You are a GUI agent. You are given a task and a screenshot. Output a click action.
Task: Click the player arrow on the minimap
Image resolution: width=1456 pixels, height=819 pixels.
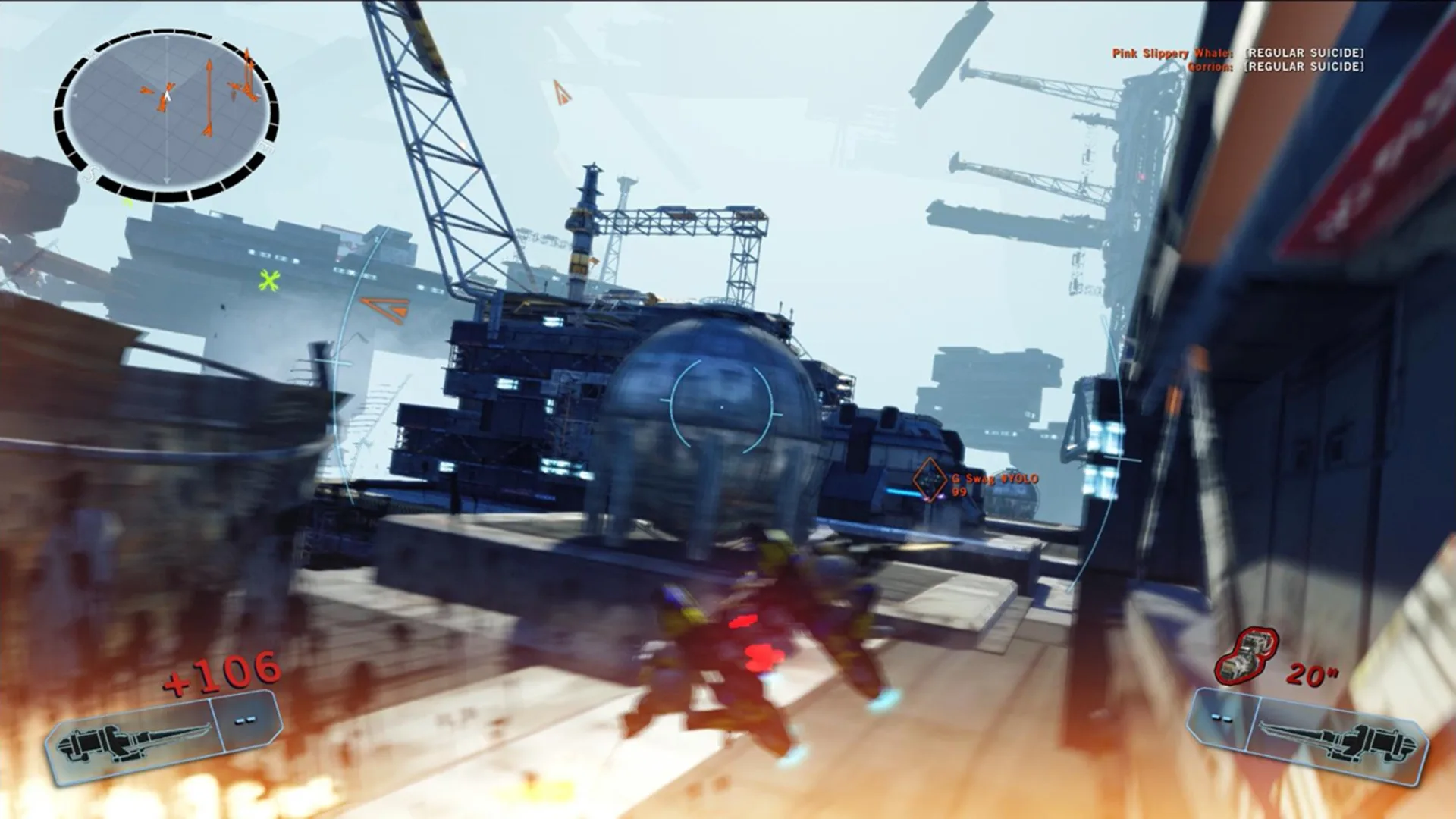click(x=166, y=96)
